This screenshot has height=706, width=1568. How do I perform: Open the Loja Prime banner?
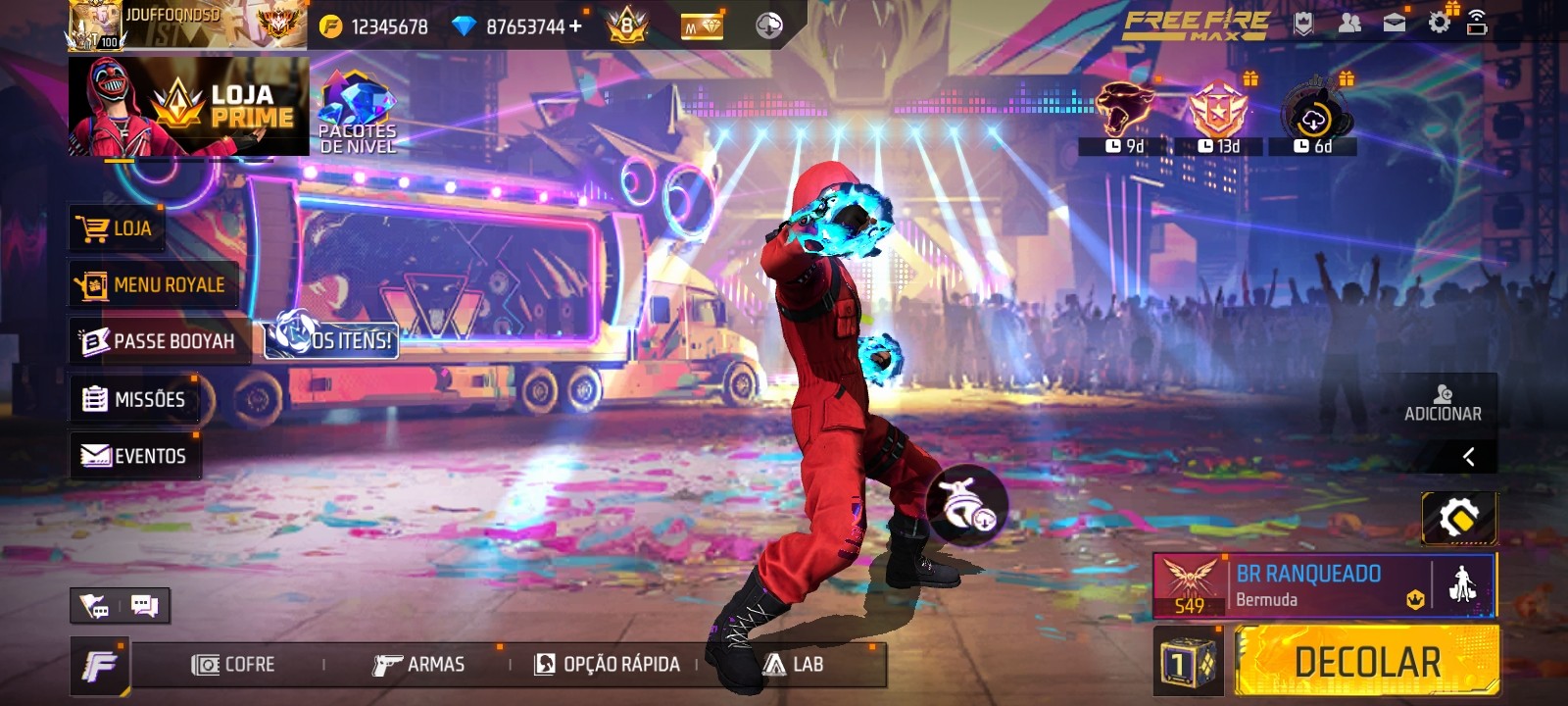(188, 106)
